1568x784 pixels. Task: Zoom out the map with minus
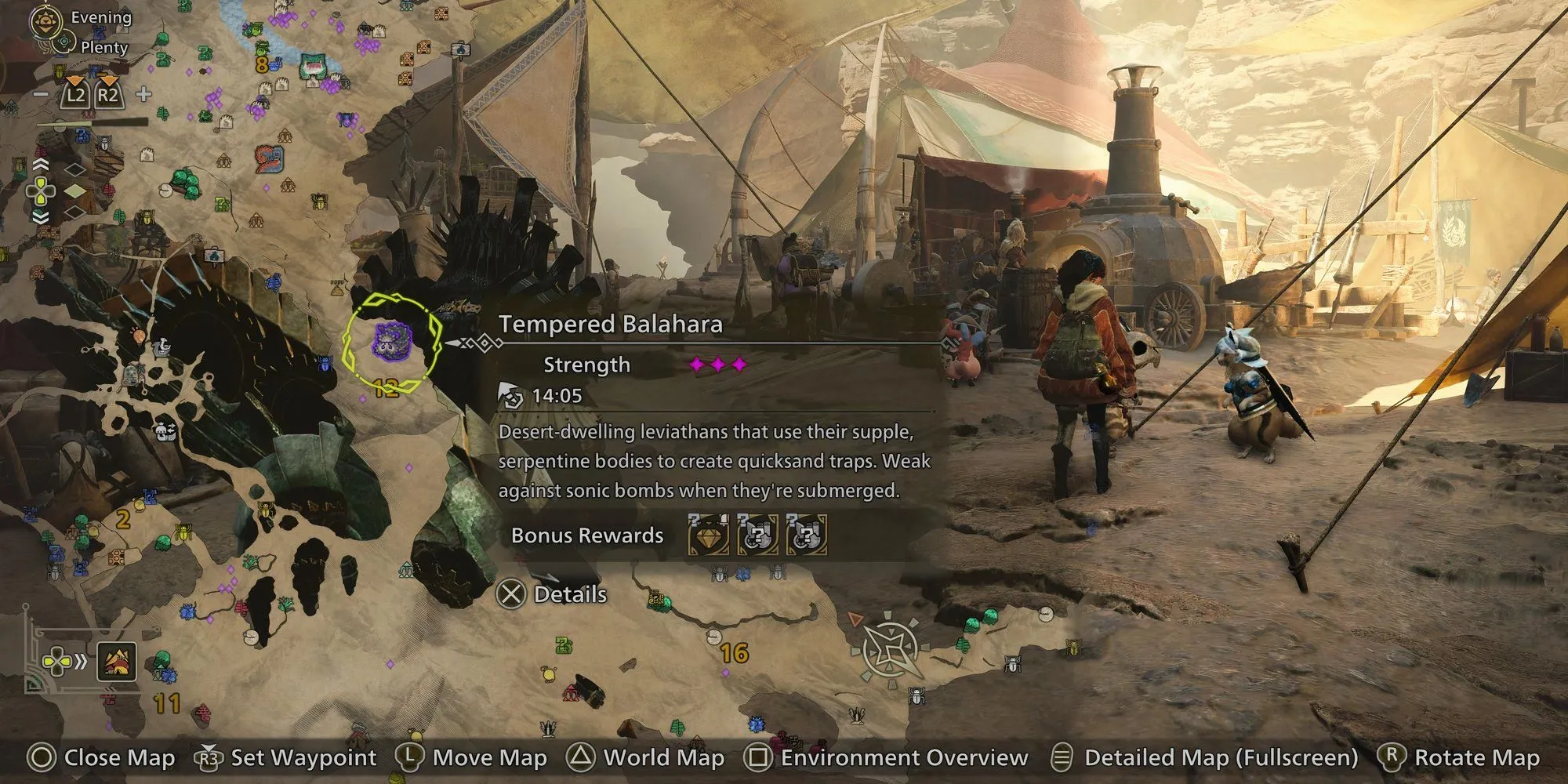41,95
